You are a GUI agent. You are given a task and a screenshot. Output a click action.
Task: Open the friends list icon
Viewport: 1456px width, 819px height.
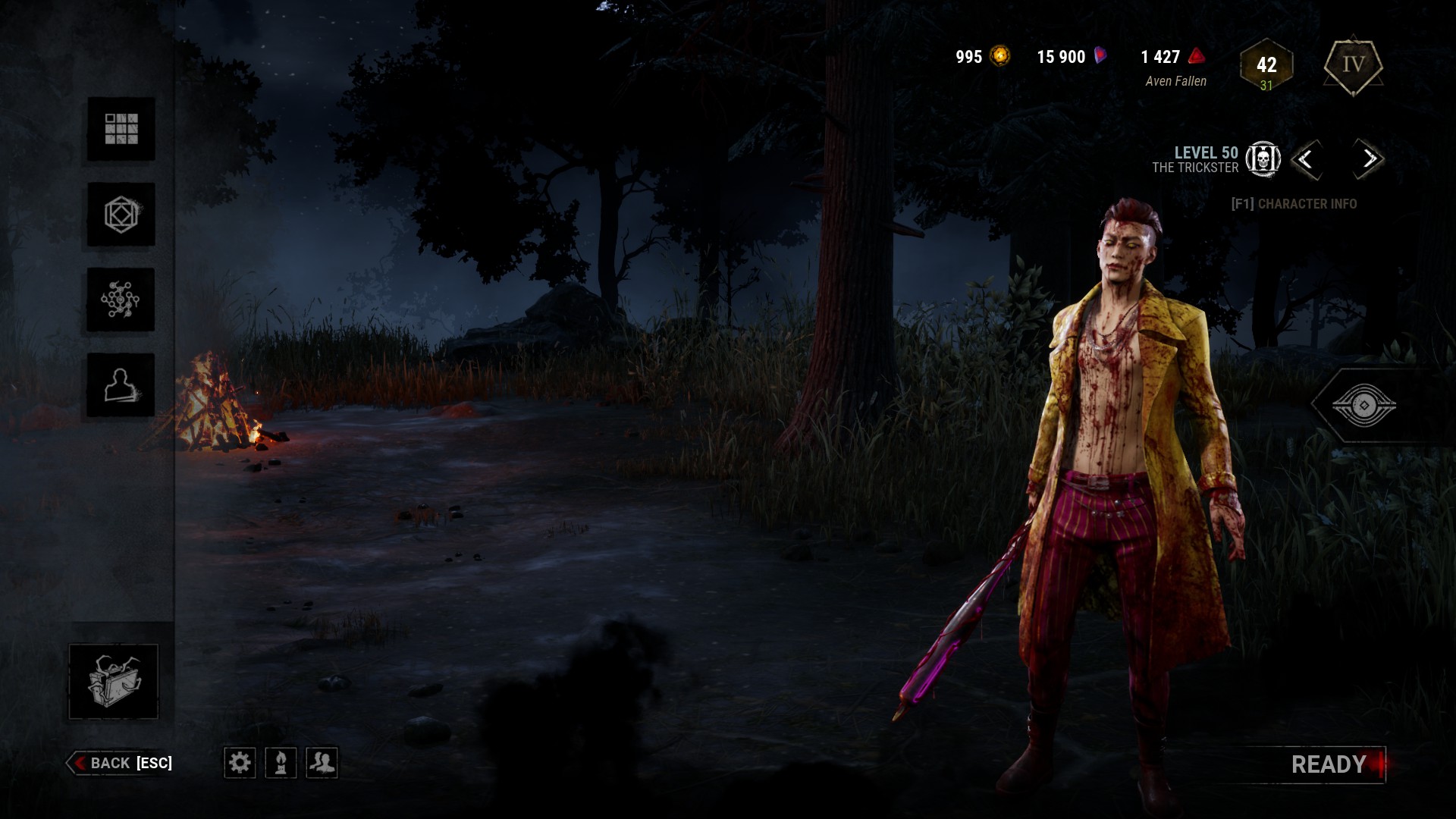[x=322, y=762]
